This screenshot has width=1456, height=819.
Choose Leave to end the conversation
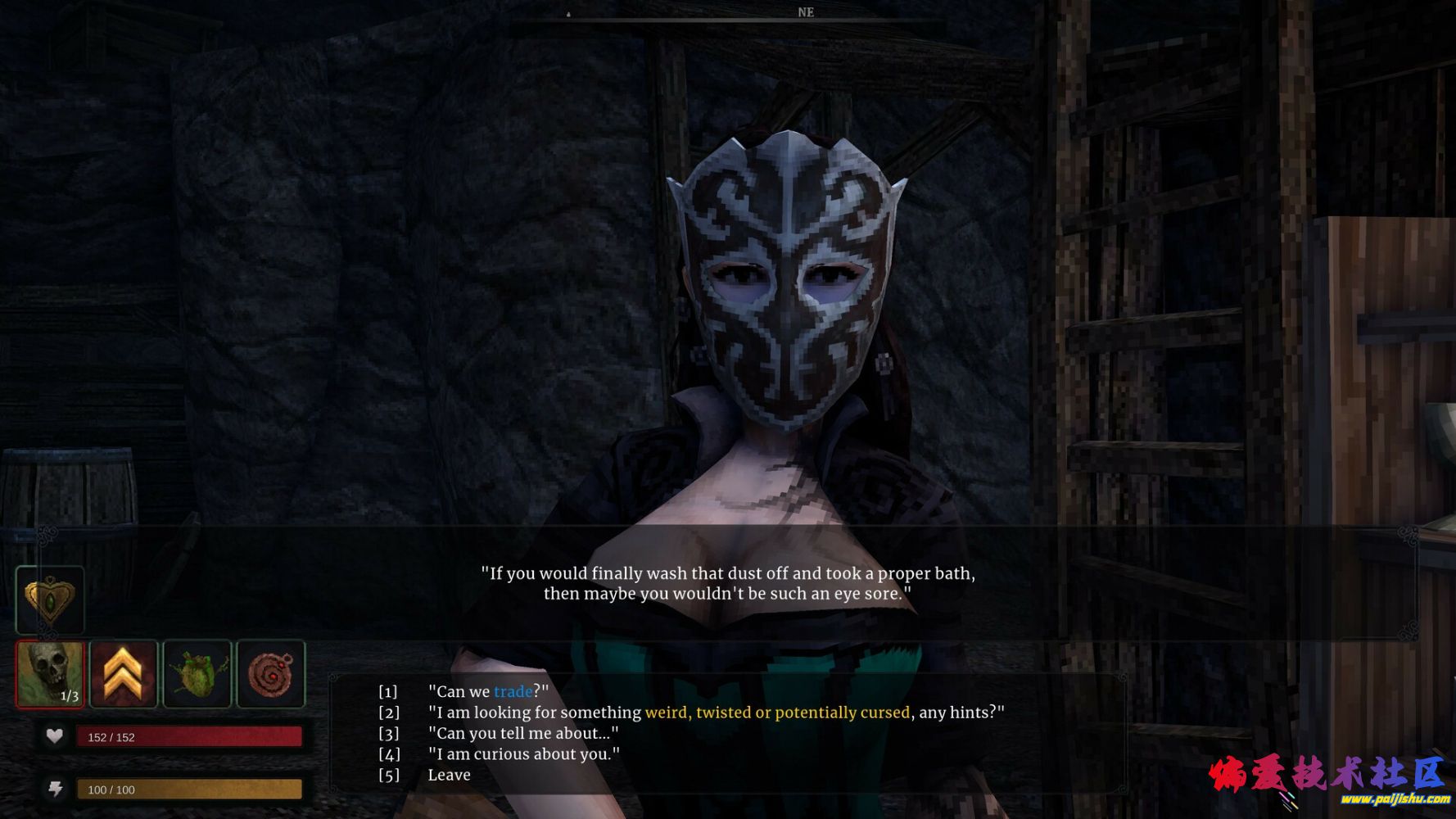449,775
